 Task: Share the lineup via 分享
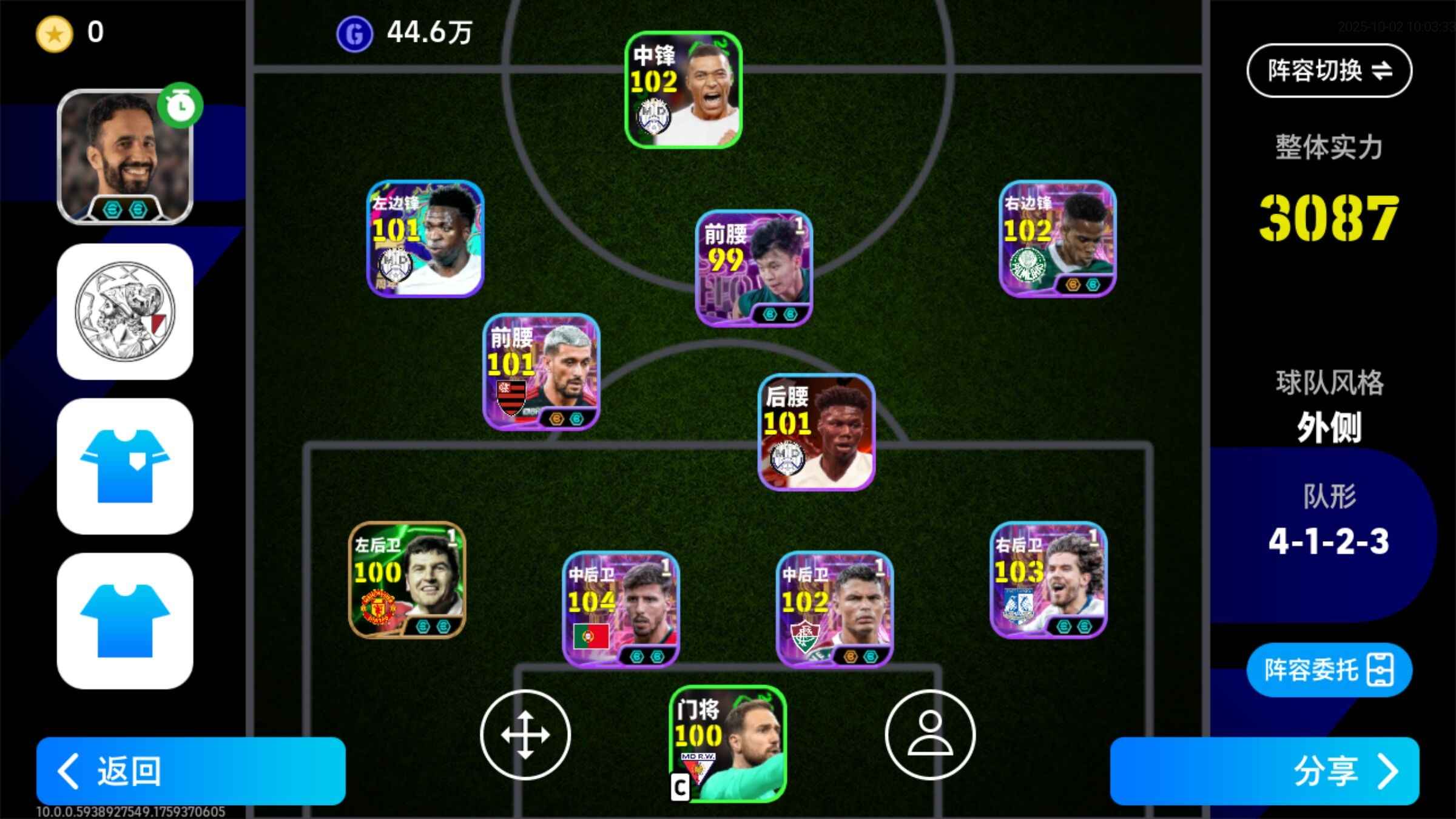[1264, 770]
